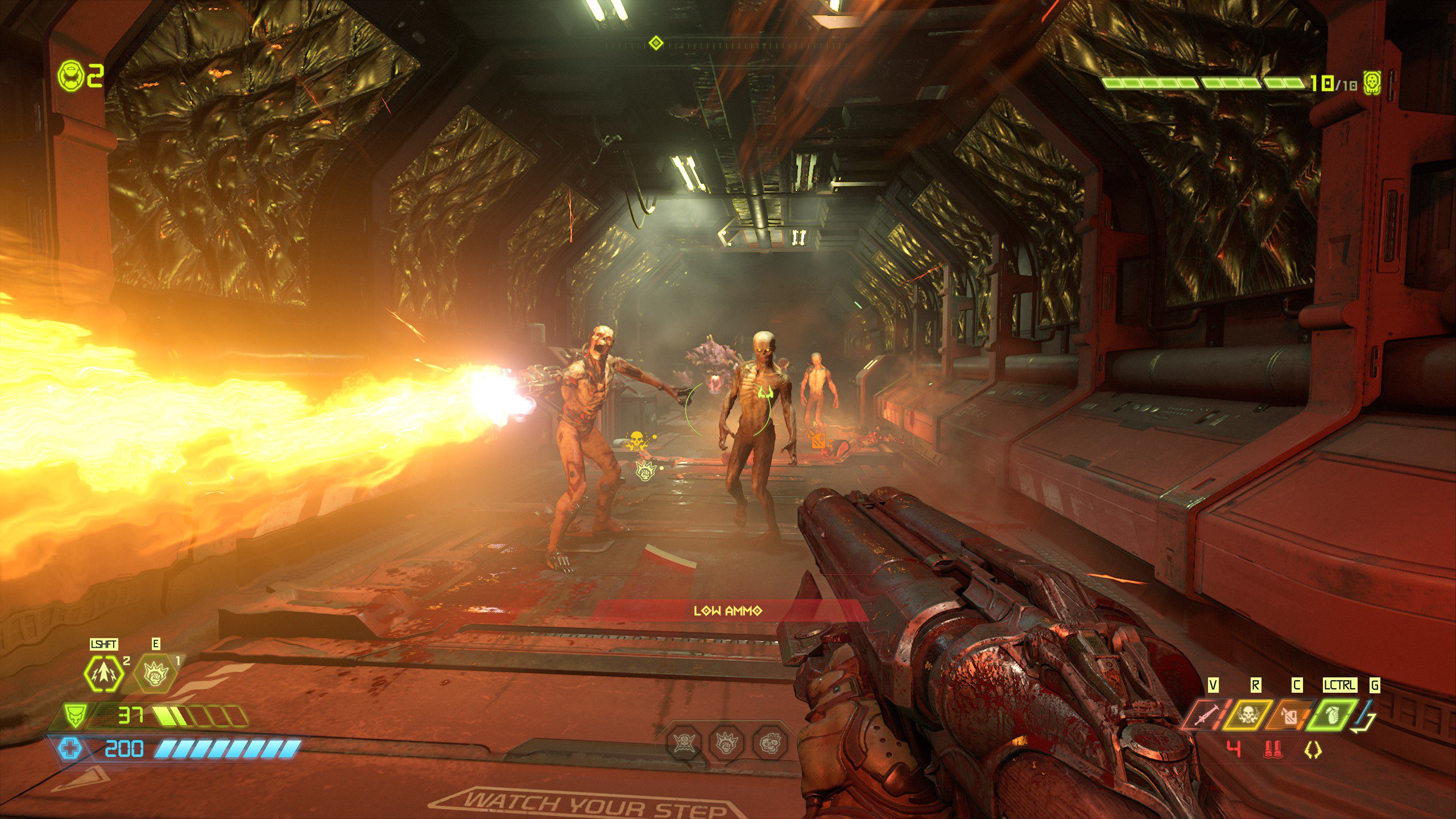This screenshot has width=1456, height=819.
Task: Trigger the Flame Belch skull icon
Action: tap(1247, 714)
